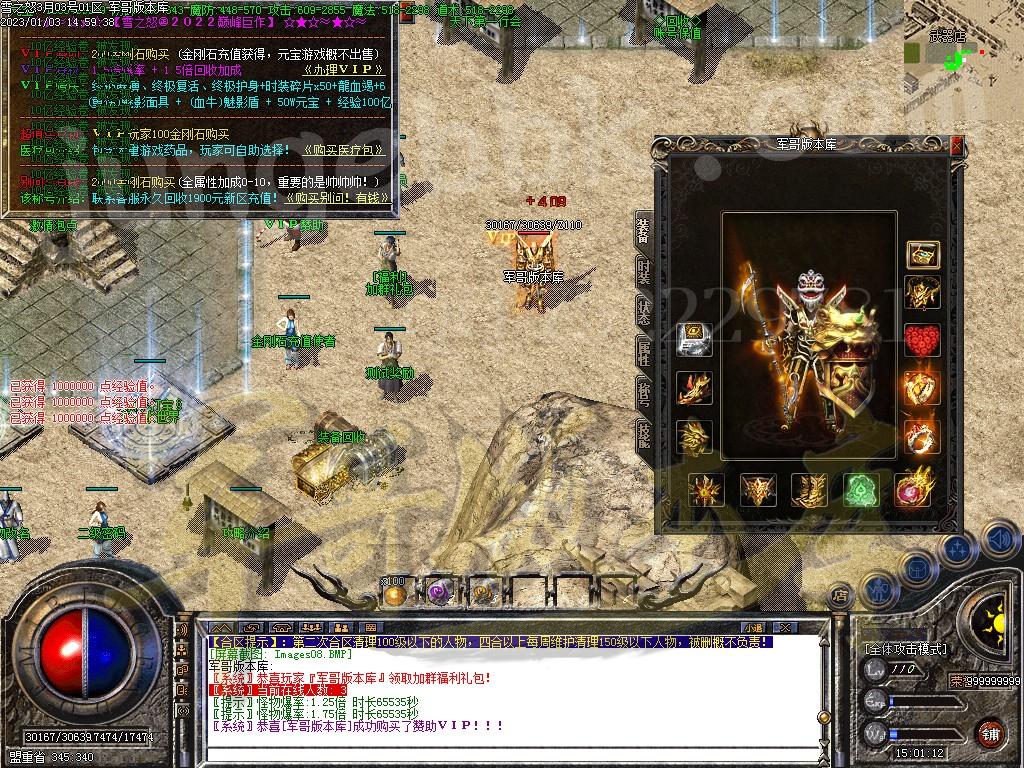This screenshot has height=768, width=1024.
Task: Click the golden treasure chest equipment slot
Action: pos(922,254)
